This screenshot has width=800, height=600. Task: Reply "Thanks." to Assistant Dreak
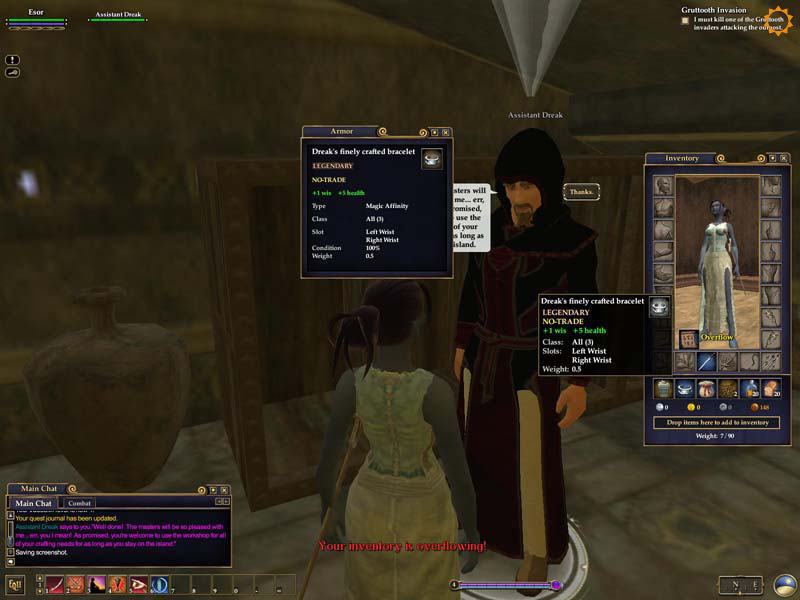click(580, 191)
